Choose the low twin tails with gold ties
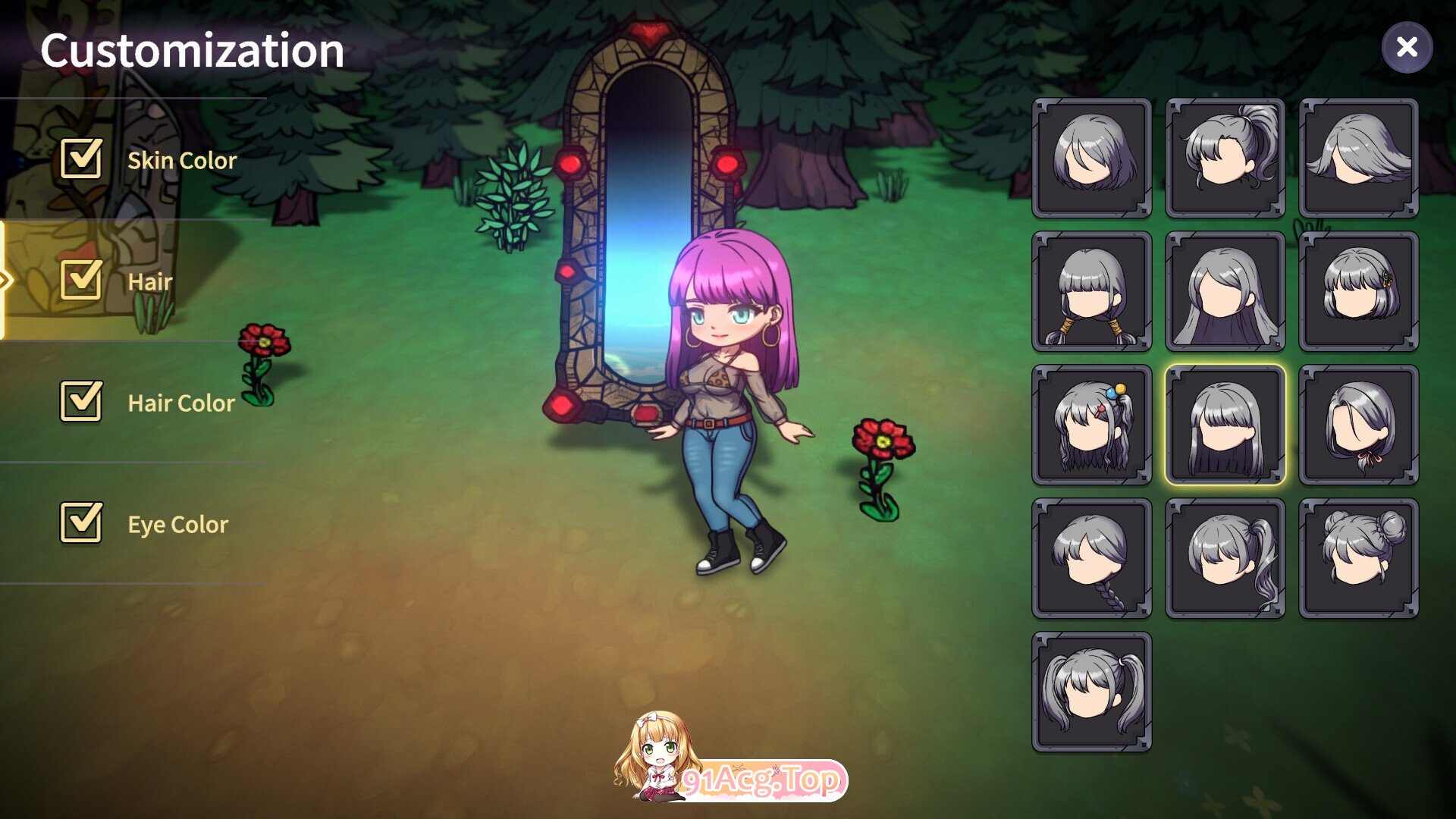This screenshot has height=819, width=1456. point(1092,291)
